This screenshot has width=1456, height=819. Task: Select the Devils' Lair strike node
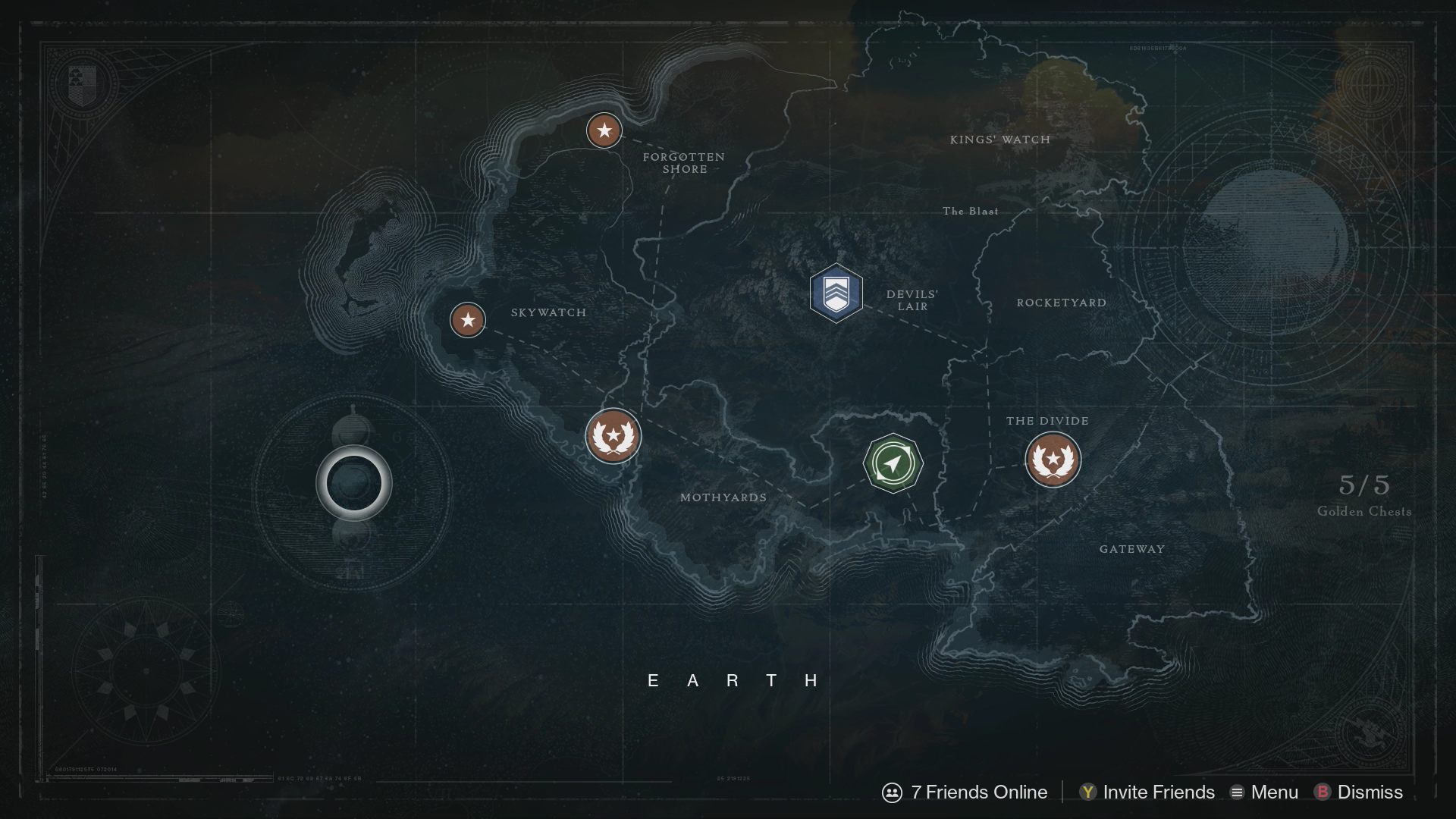point(836,294)
